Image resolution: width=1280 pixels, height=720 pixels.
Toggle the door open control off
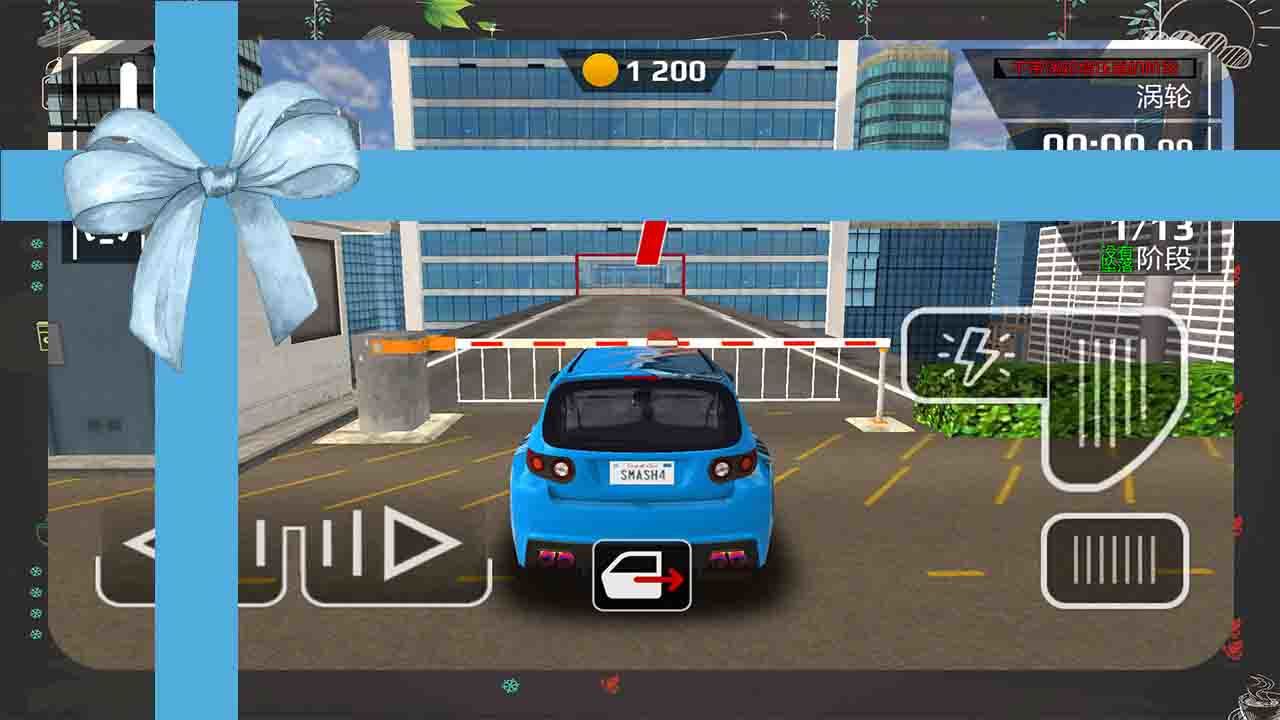coord(641,573)
